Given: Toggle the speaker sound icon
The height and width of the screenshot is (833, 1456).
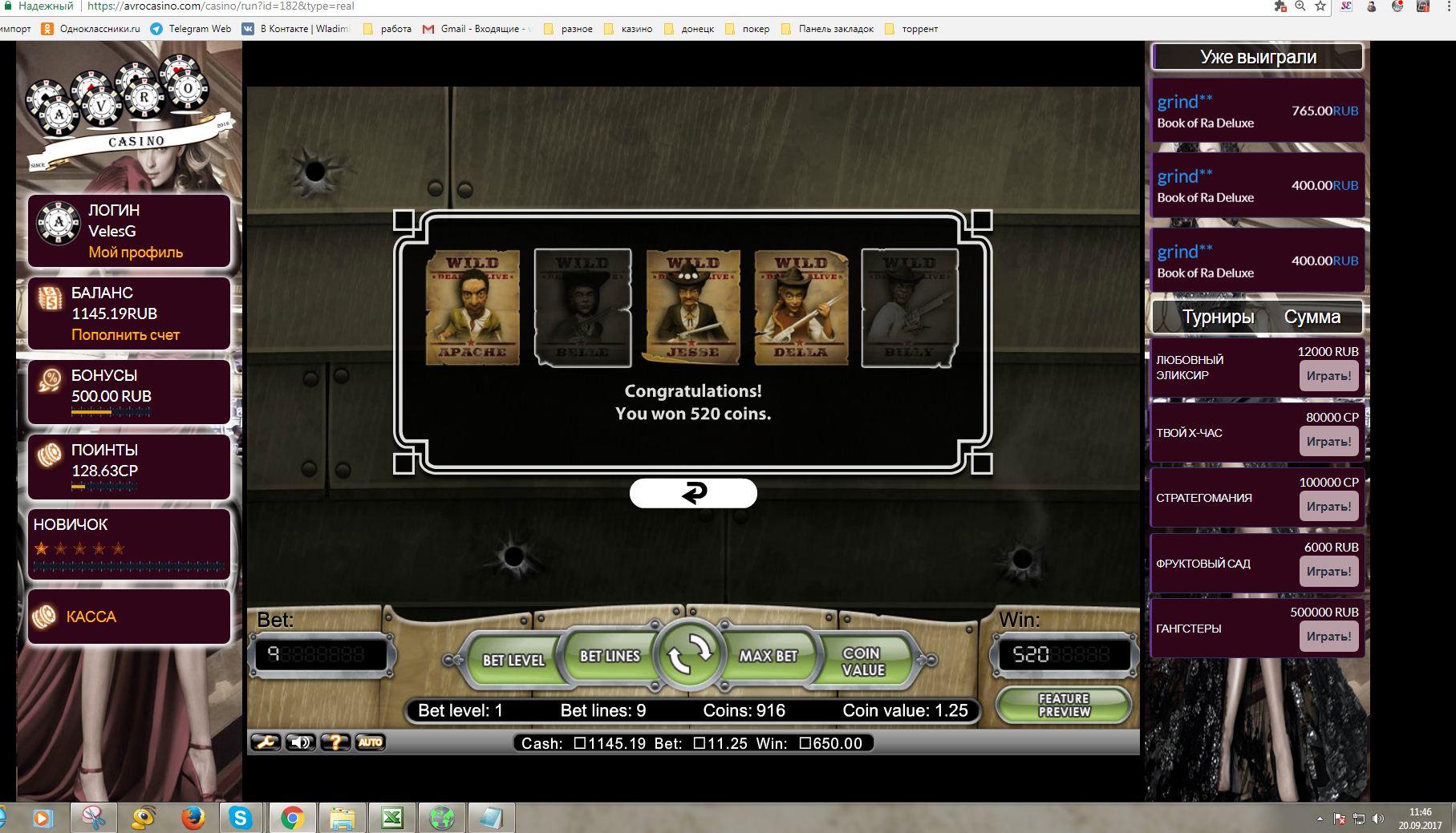Looking at the screenshot, I should tap(301, 742).
